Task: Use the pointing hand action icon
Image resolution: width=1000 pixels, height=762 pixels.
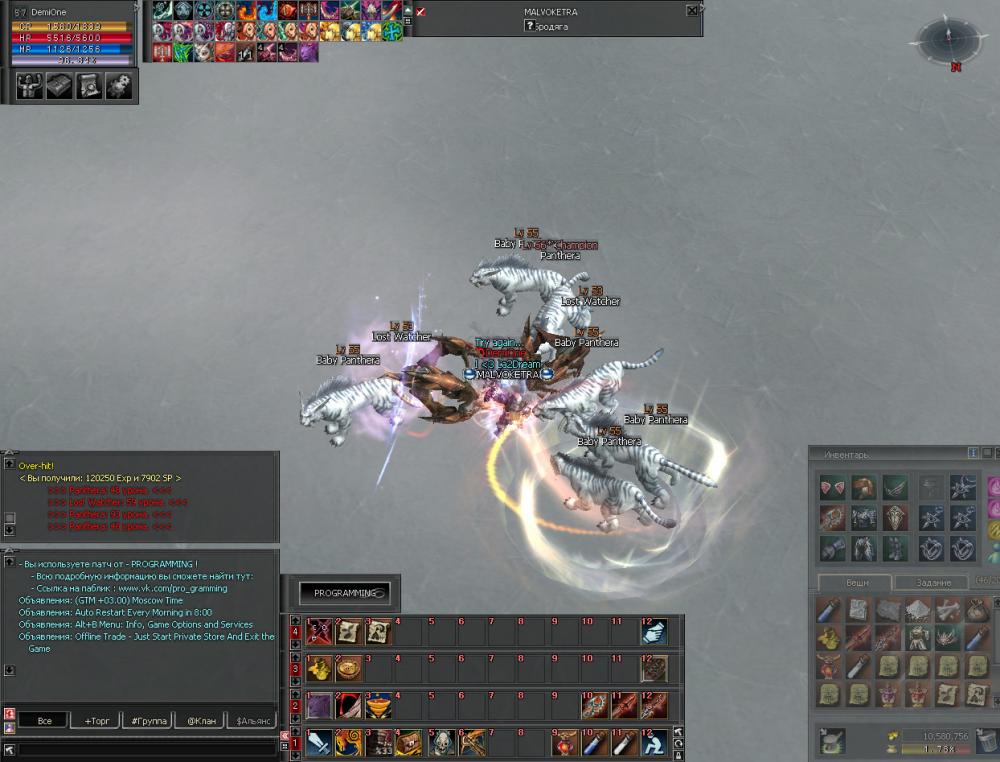Action: (654, 632)
